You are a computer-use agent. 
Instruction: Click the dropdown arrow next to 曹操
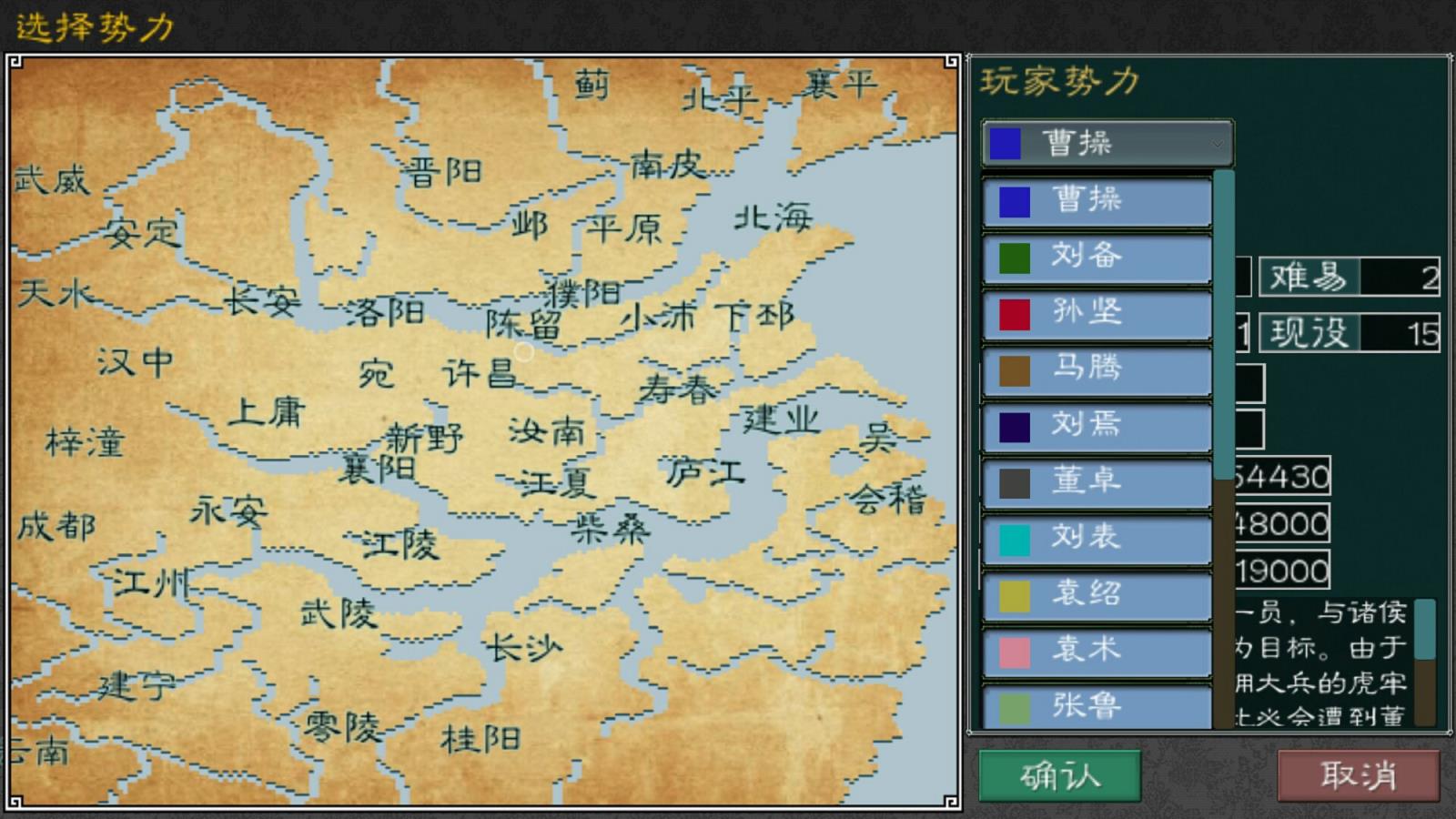(x=1218, y=142)
